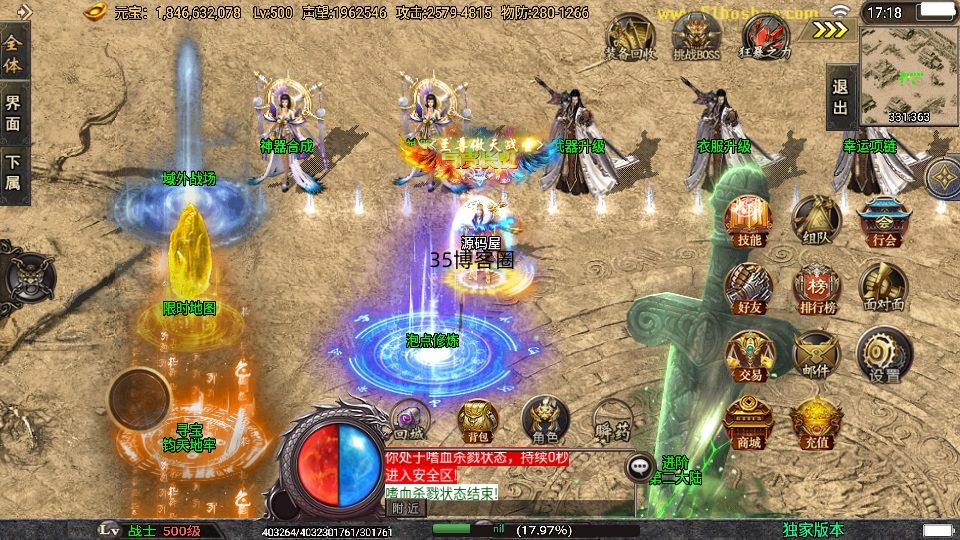Visit the 商城 shop
This screenshot has height=540, width=960.
point(750,422)
